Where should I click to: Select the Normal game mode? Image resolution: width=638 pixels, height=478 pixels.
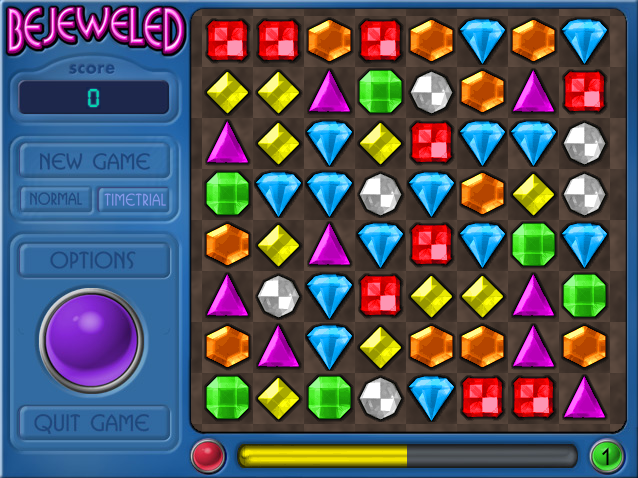[55, 199]
